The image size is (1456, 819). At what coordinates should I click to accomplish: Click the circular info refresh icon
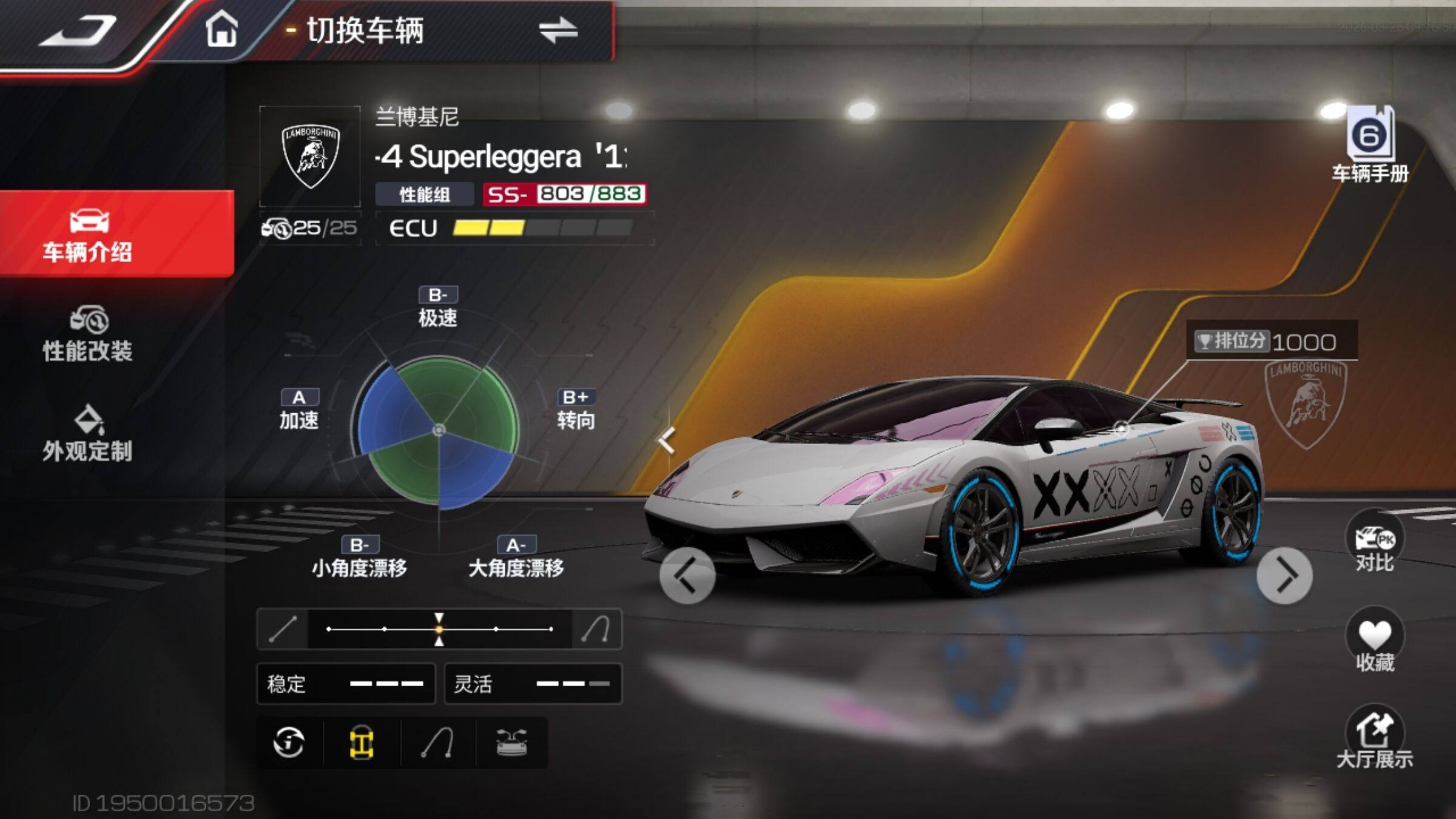click(289, 743)
